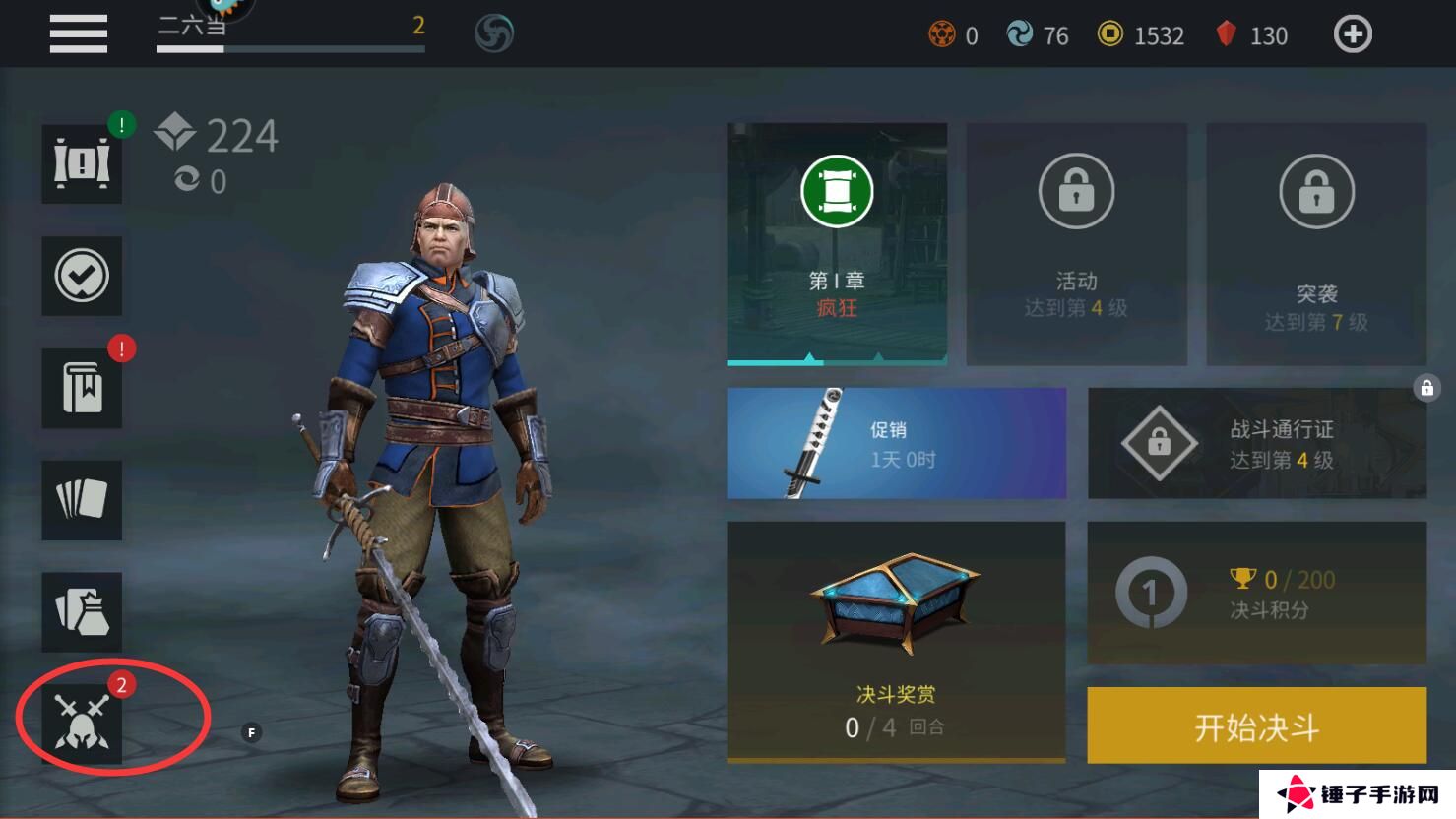Open the player profile name bar
Viewport: 1456px width, 819px height.
290,30
